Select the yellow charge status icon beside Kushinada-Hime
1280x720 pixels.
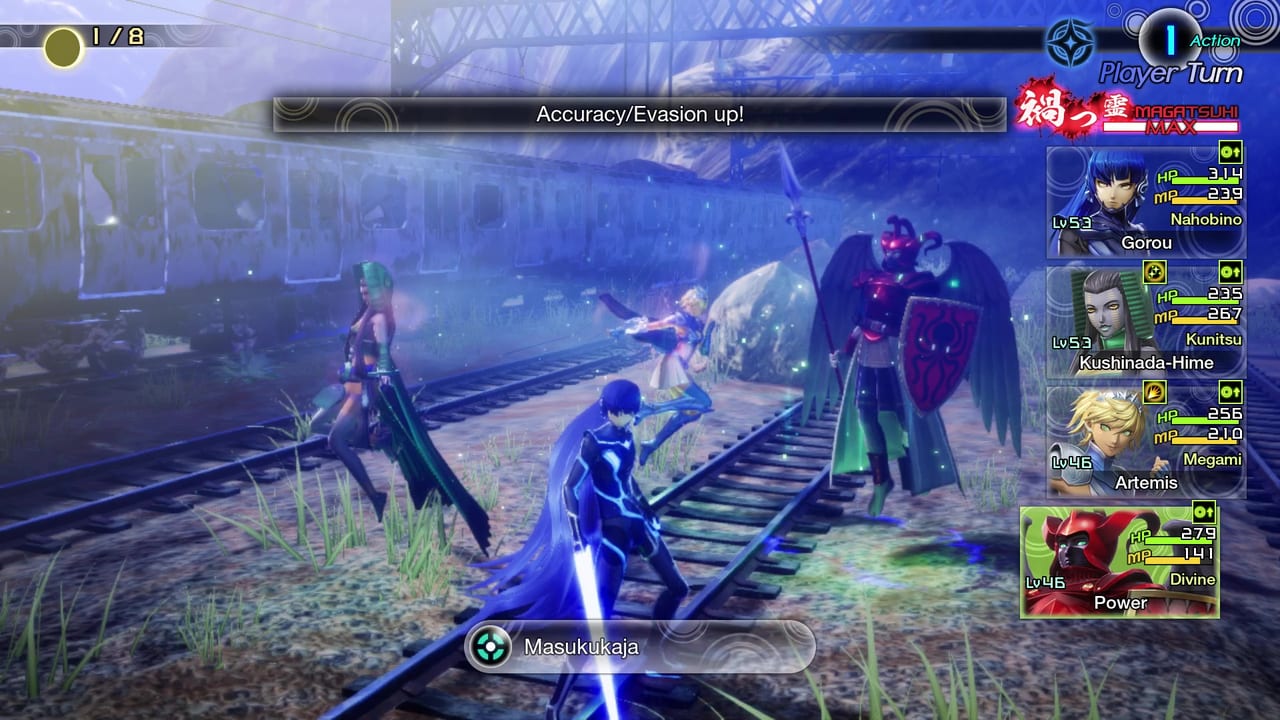point(1155,270)
